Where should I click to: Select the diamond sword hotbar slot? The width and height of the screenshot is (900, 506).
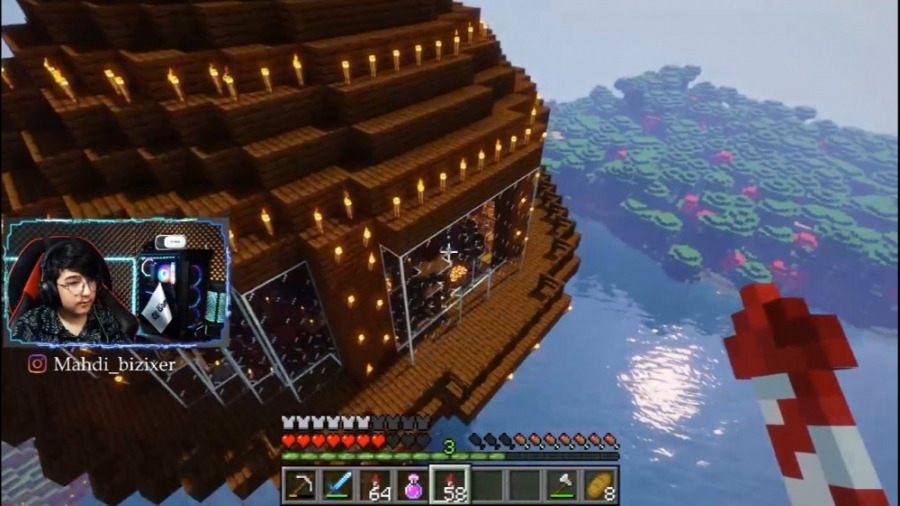coord(337,485)
